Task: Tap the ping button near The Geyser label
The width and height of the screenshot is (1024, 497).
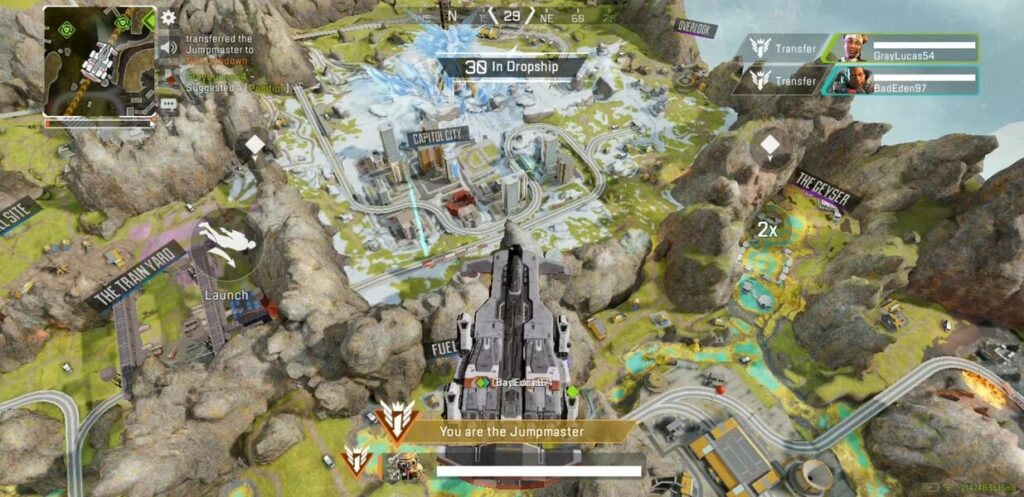Action: pos(769,147)
